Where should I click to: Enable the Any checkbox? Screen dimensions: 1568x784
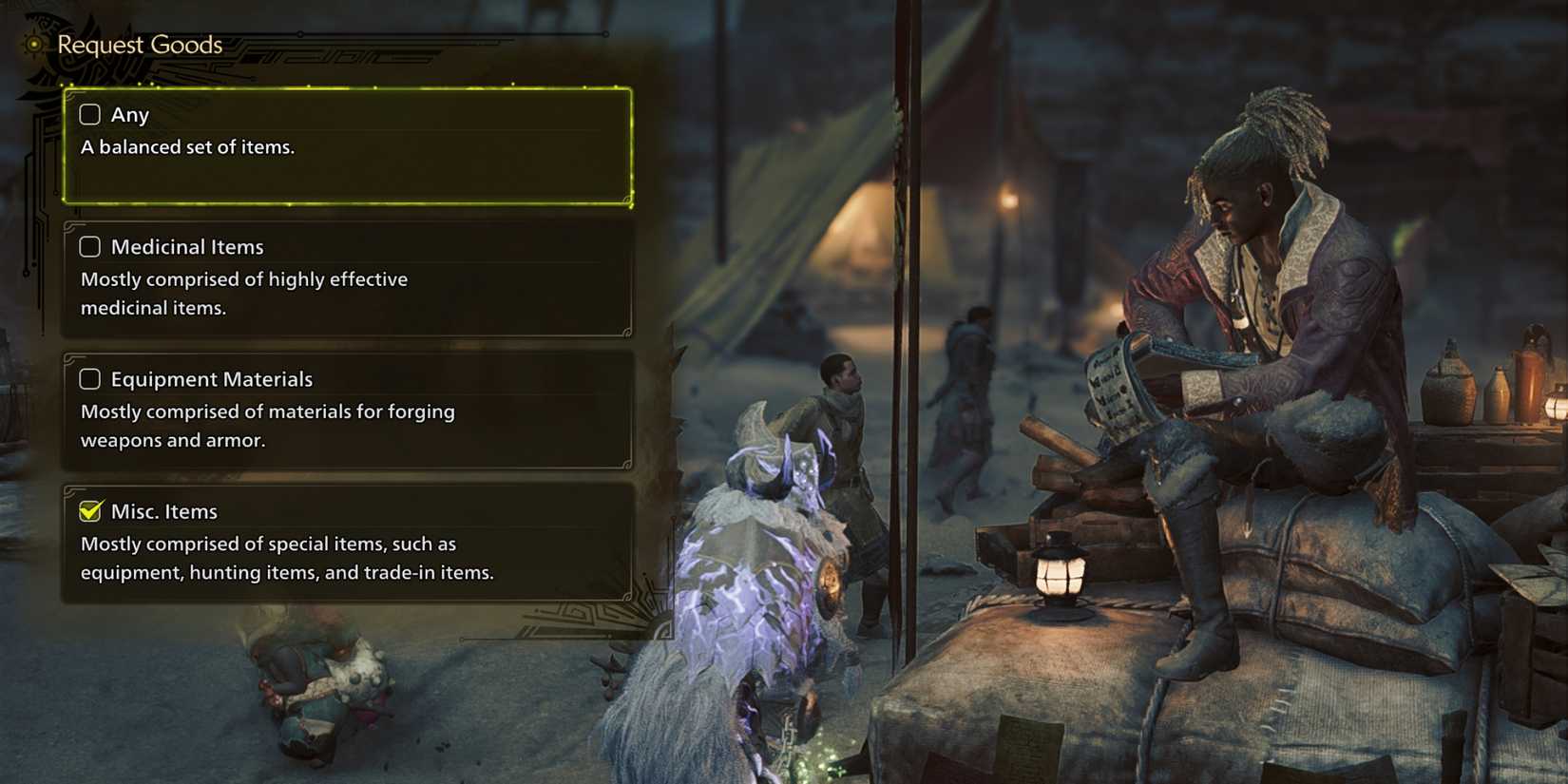pyautogui.click(x=89, y=114)
